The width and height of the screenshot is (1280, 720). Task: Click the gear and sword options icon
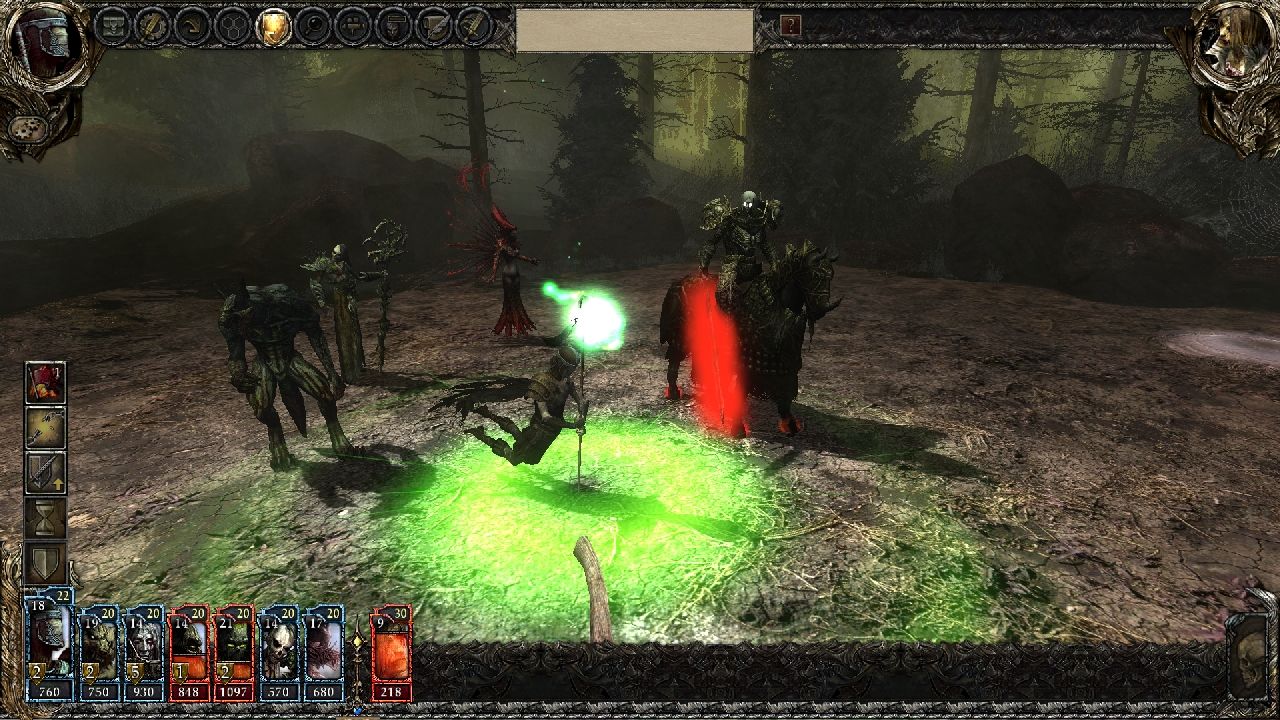coord(153,25)
